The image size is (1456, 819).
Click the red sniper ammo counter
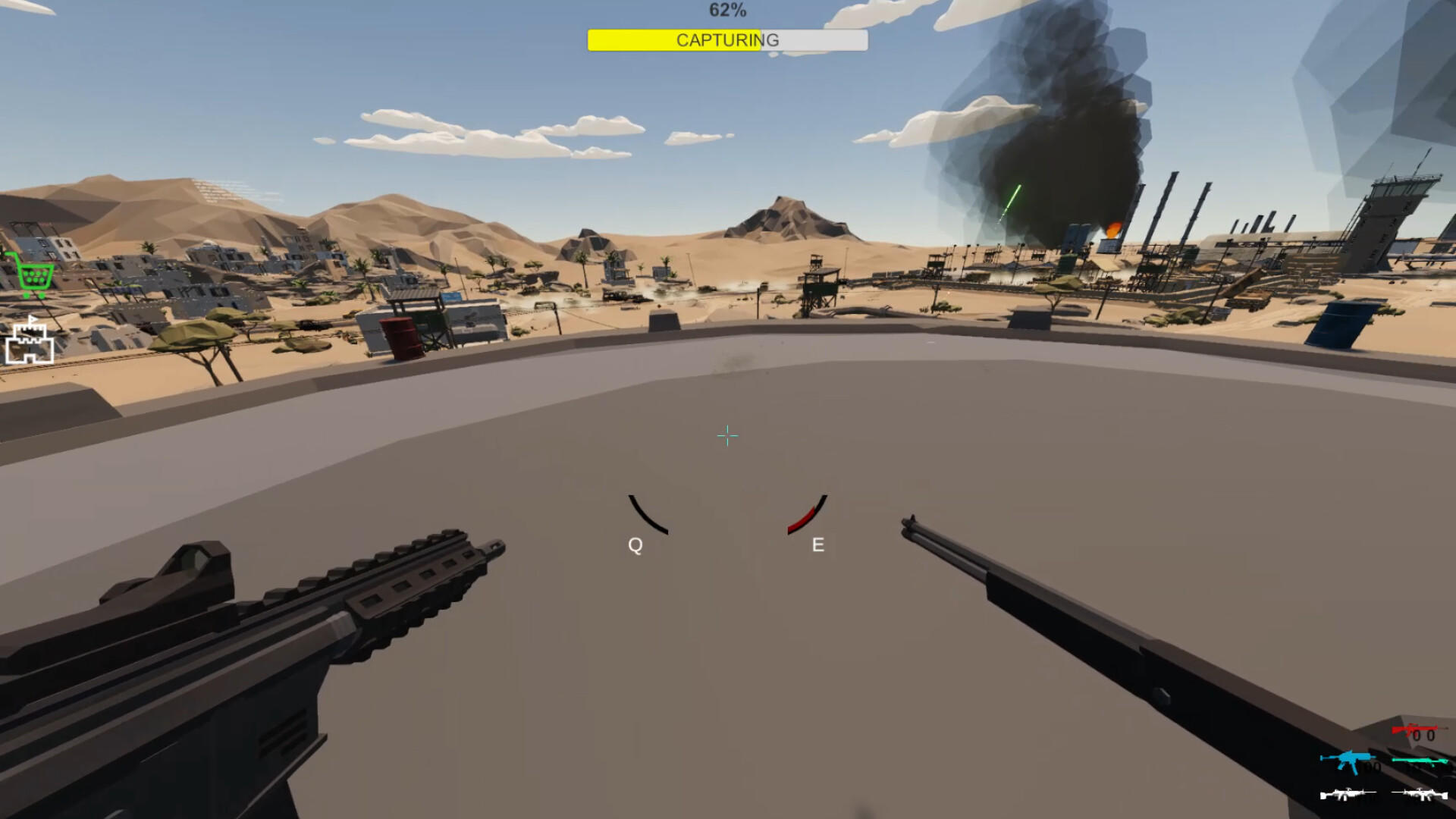click(1423, 736)
